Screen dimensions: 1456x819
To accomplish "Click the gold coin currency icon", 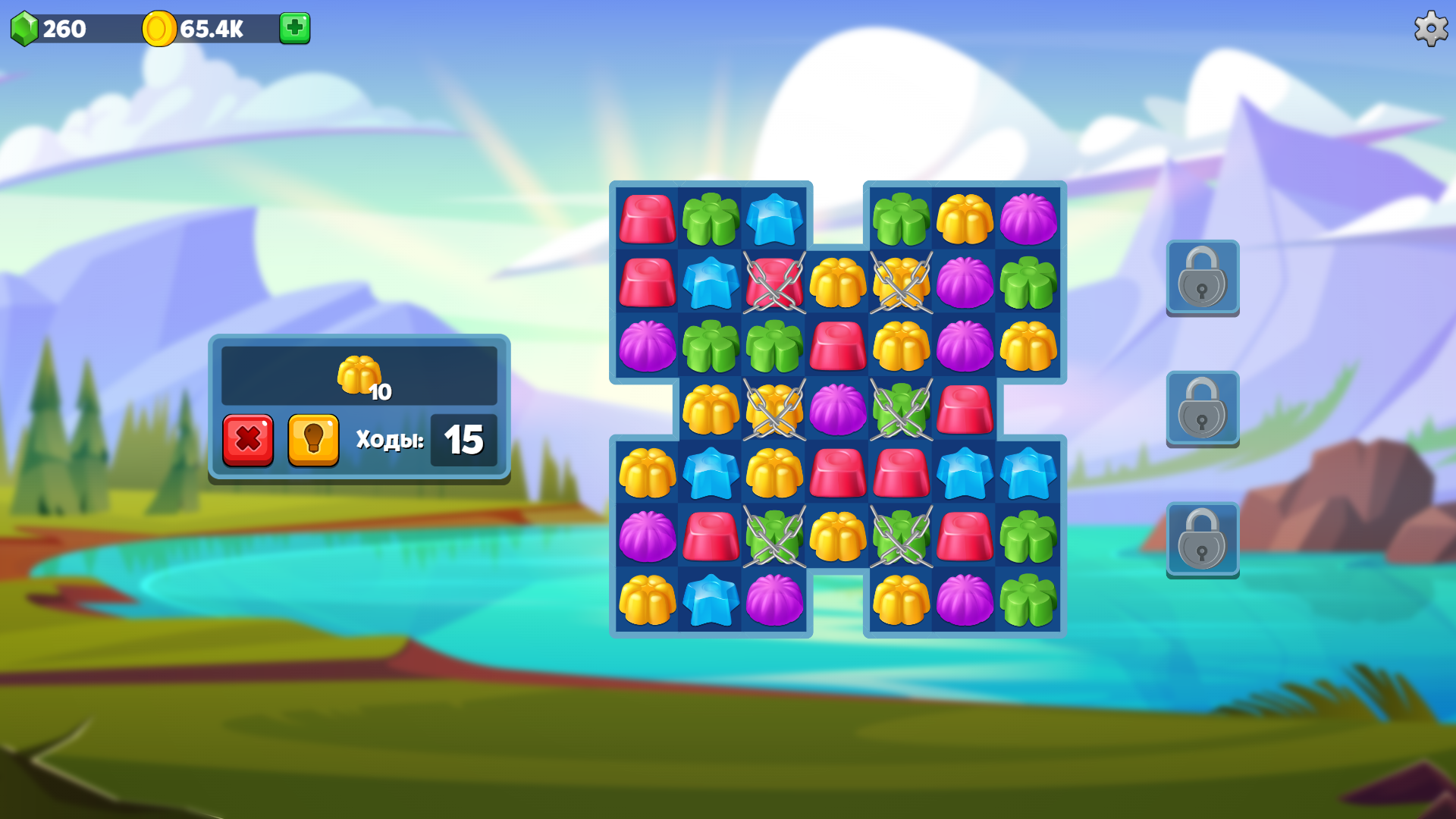I will point(158,30).
